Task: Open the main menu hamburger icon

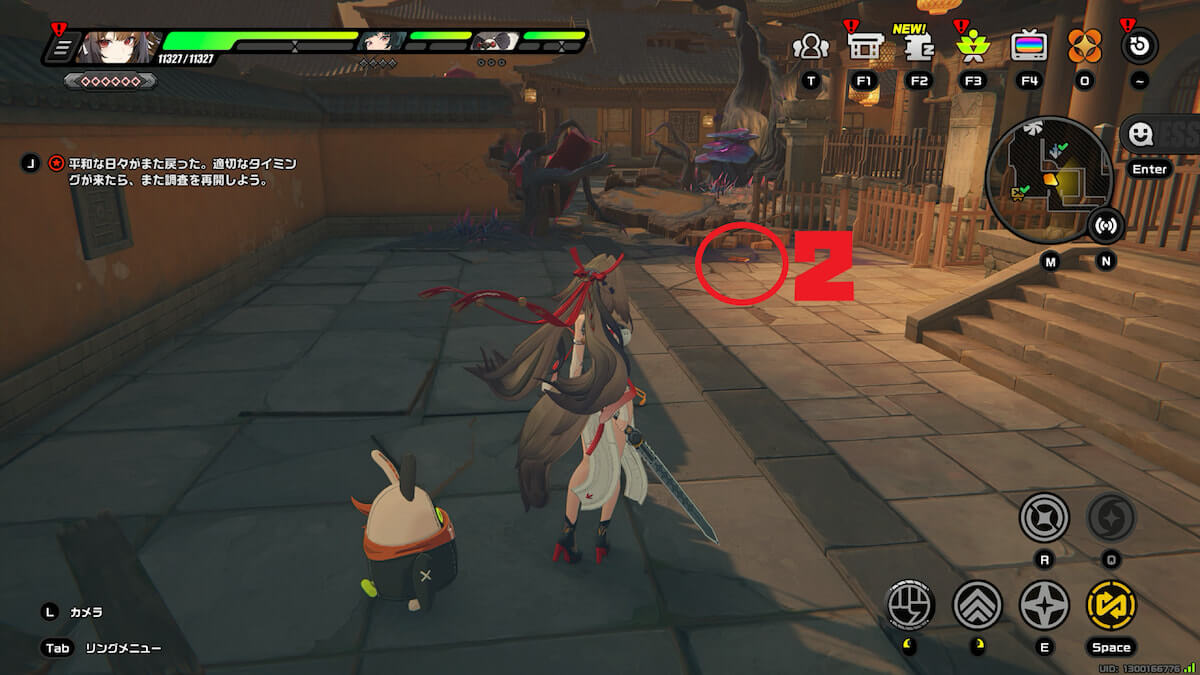Action: [x=61, y=47]
